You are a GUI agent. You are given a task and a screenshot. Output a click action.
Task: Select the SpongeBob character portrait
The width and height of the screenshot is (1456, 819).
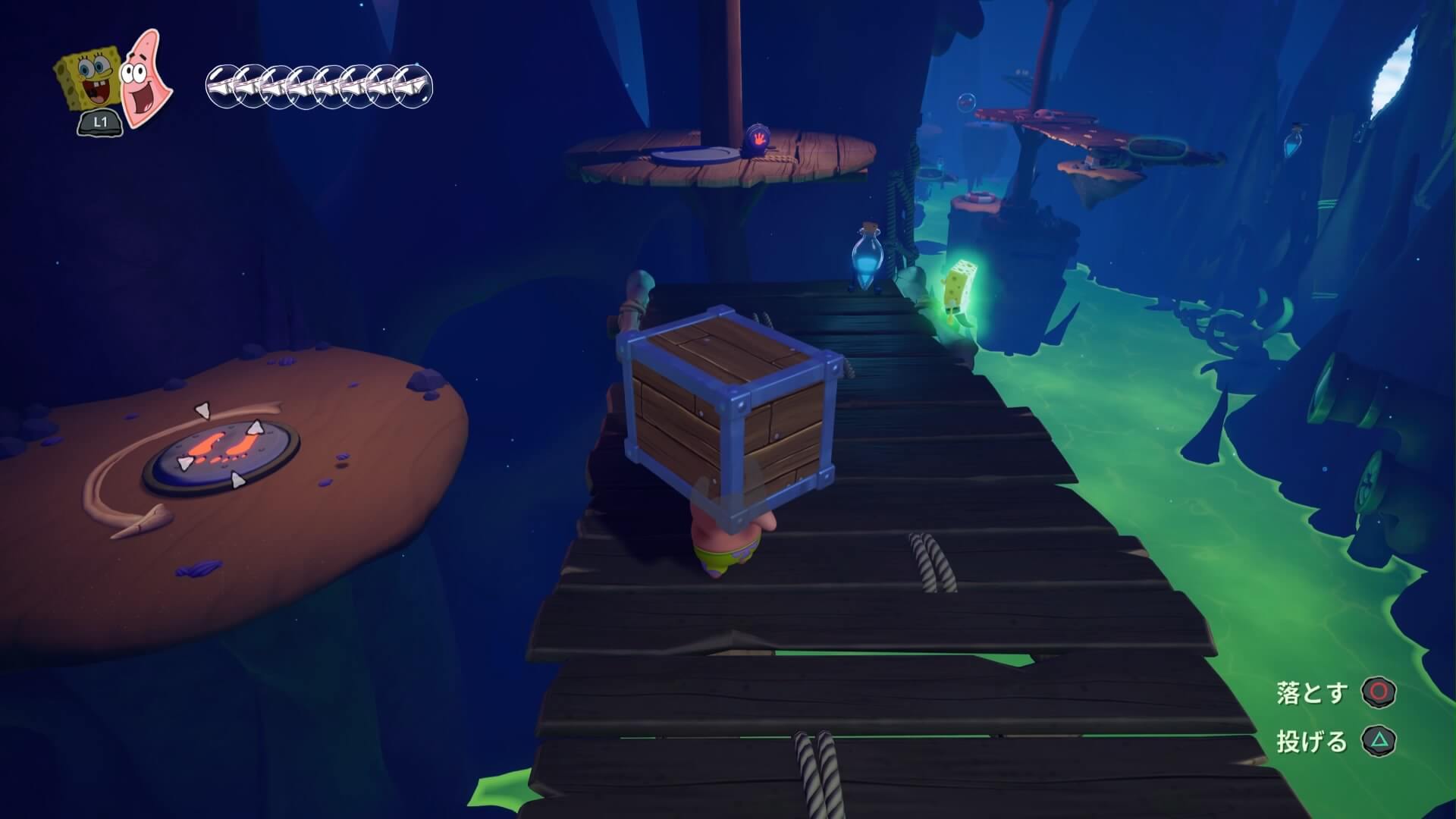86,79
